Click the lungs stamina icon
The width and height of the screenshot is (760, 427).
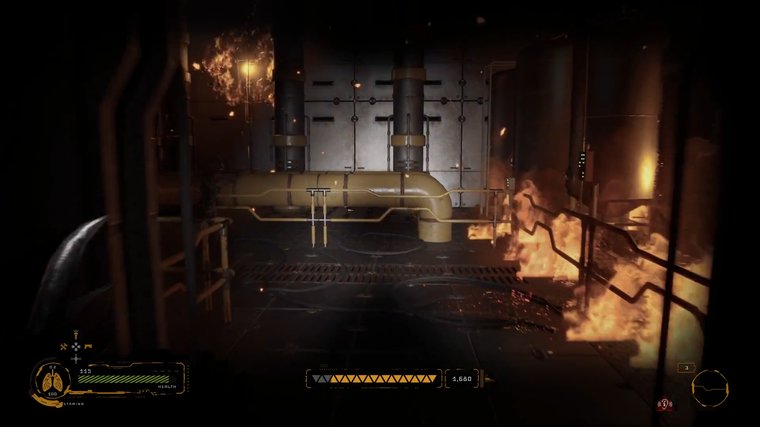tap(52, 381)
